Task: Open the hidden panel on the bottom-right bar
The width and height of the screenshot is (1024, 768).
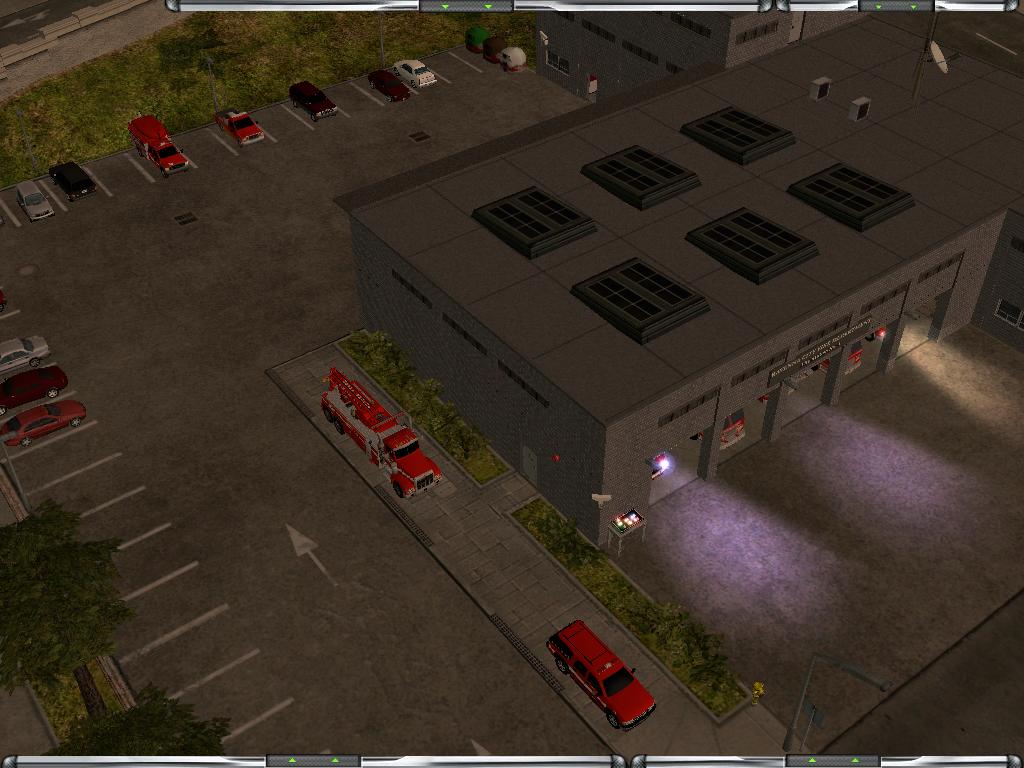Action: click(832, 761)
